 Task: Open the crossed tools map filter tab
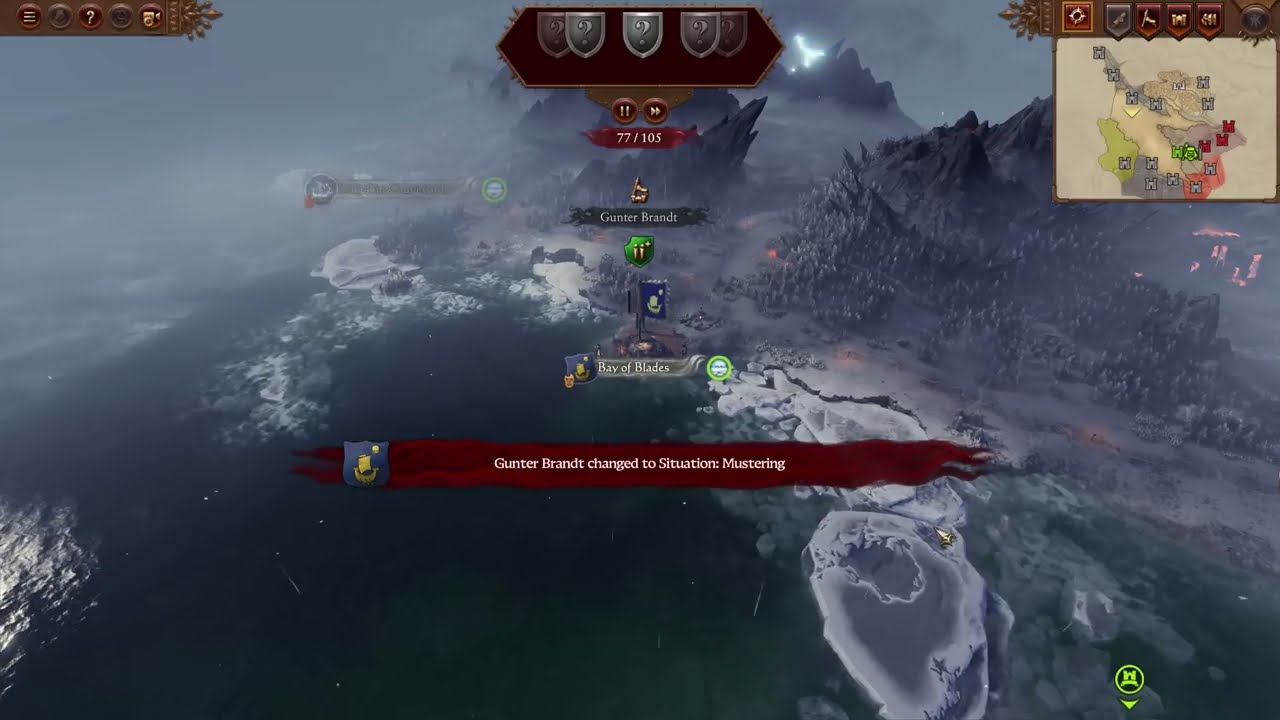[x=1148, y=18]
